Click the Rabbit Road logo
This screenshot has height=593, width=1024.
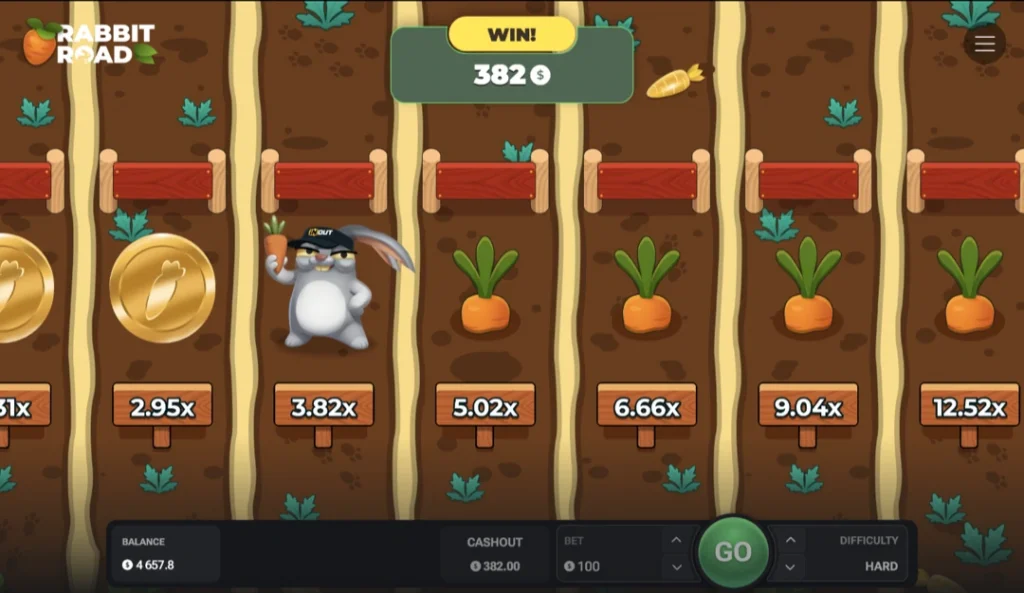89,43
